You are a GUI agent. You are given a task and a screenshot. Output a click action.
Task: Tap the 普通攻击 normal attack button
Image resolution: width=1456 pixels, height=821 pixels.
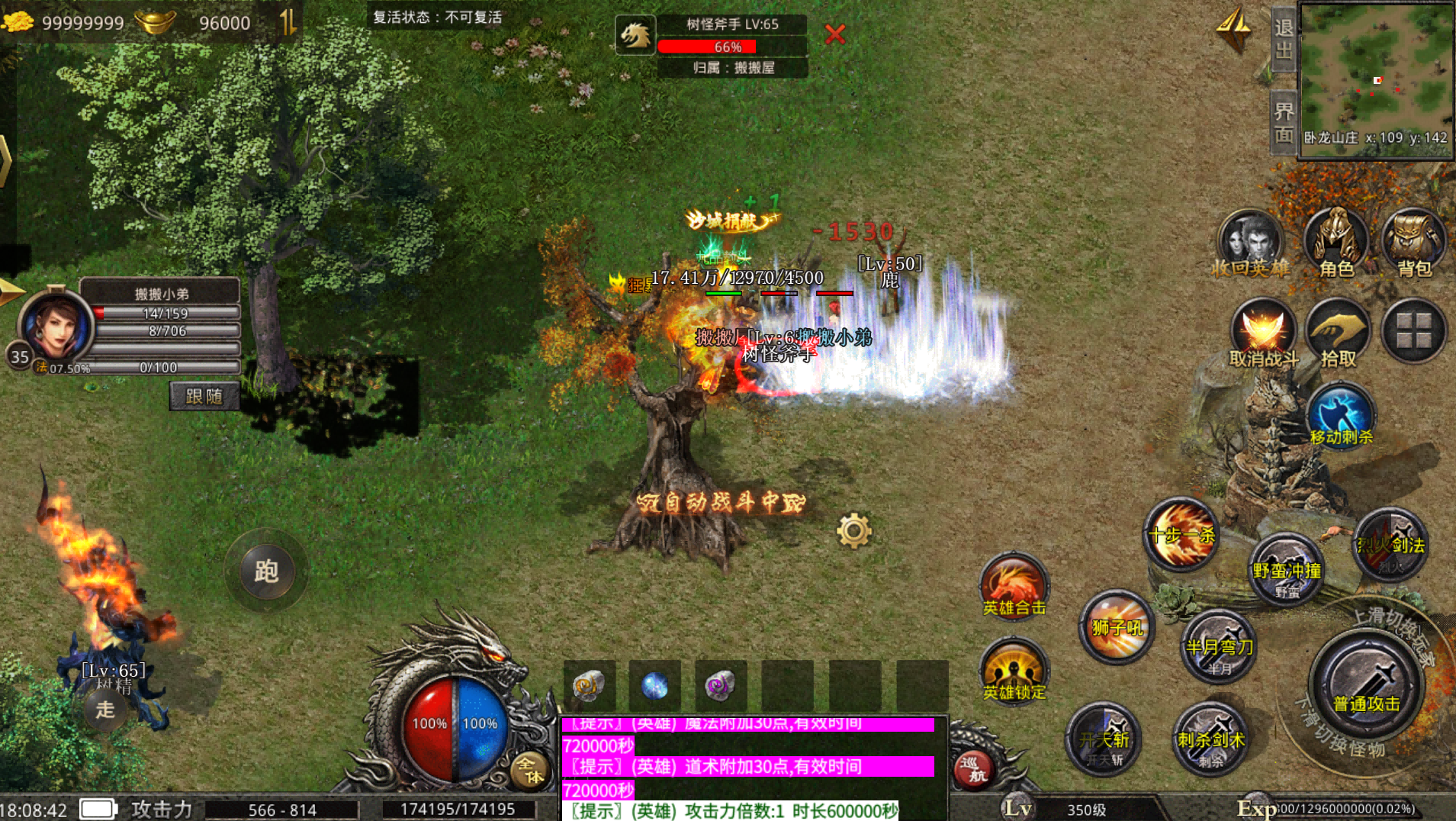click(1366, 685)
